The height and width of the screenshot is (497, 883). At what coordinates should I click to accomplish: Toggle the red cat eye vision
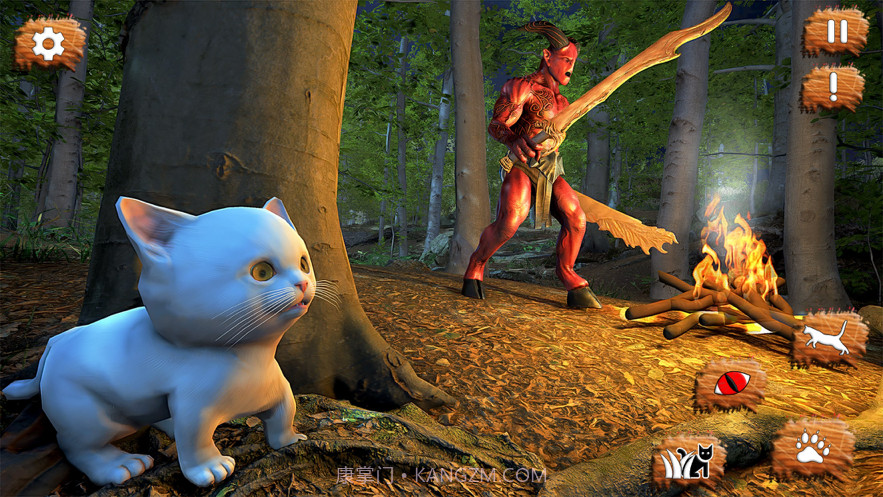pos(731,384)
